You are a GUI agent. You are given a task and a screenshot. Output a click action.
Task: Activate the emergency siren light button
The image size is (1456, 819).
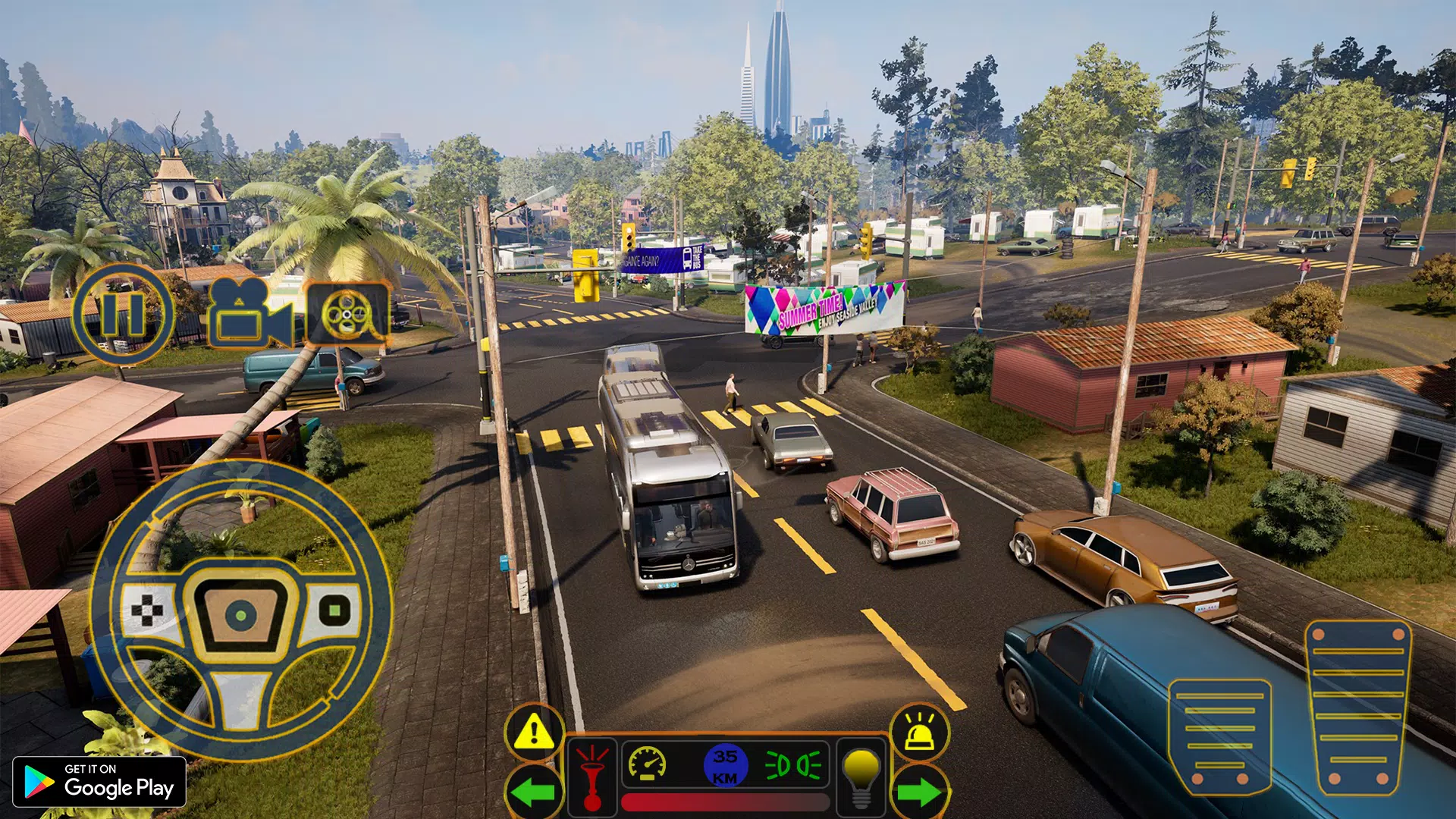click(920, 732)
